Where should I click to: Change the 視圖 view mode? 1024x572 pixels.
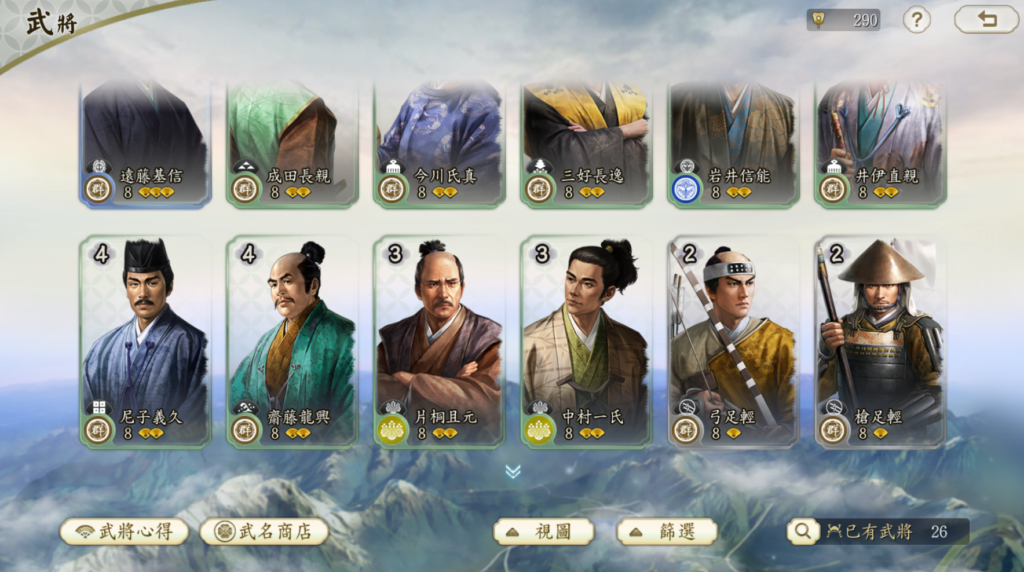click(544, 531)
